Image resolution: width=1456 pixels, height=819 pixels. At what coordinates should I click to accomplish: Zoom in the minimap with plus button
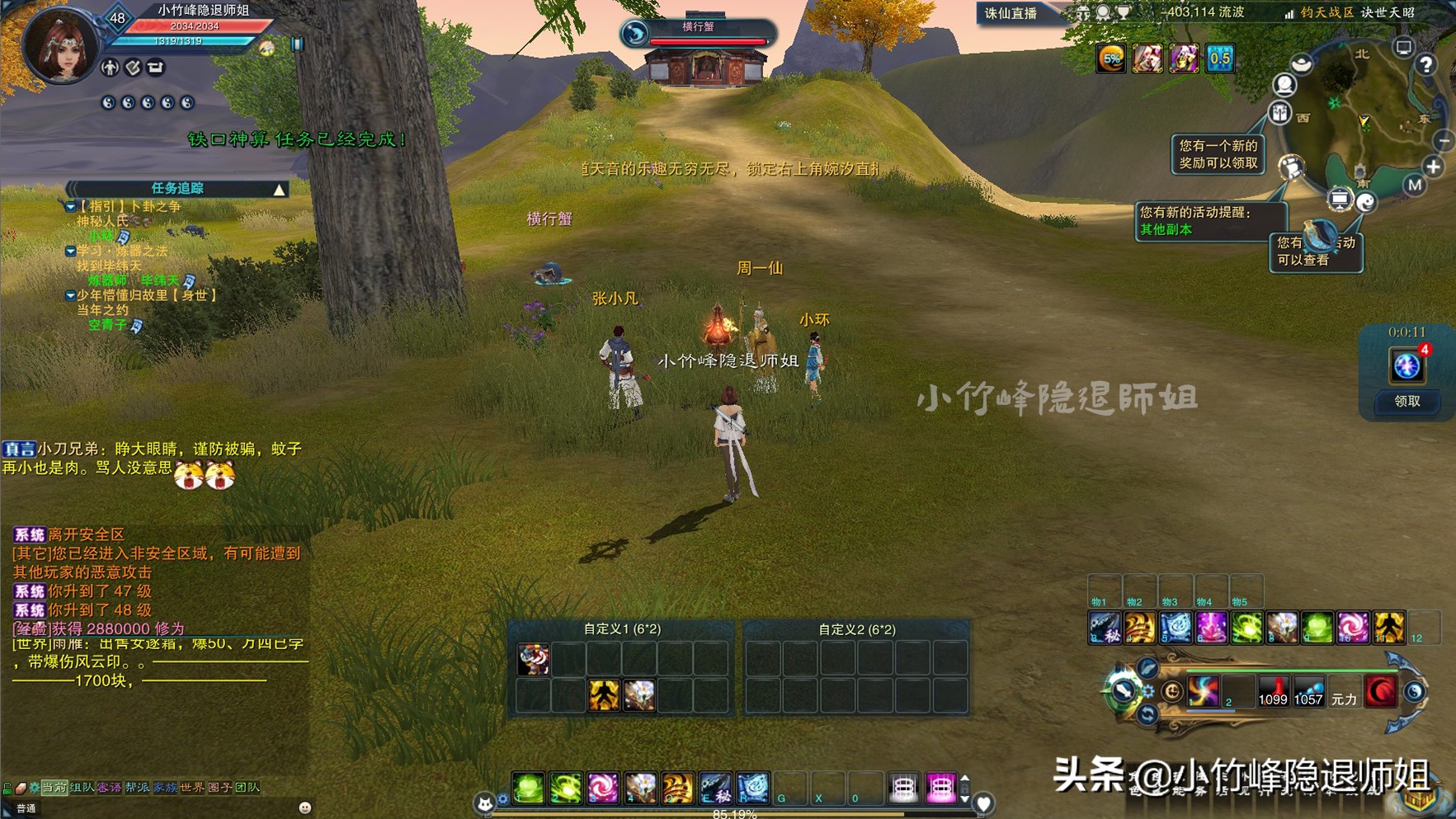click(x=1433, y=167)
